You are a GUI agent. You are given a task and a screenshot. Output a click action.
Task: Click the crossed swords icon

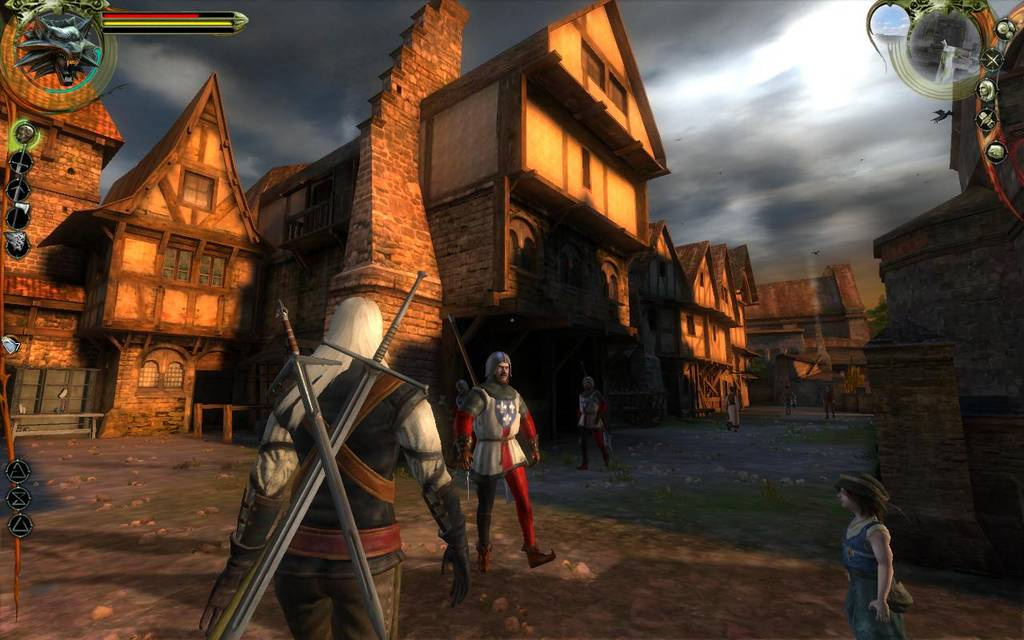point(992,59)
